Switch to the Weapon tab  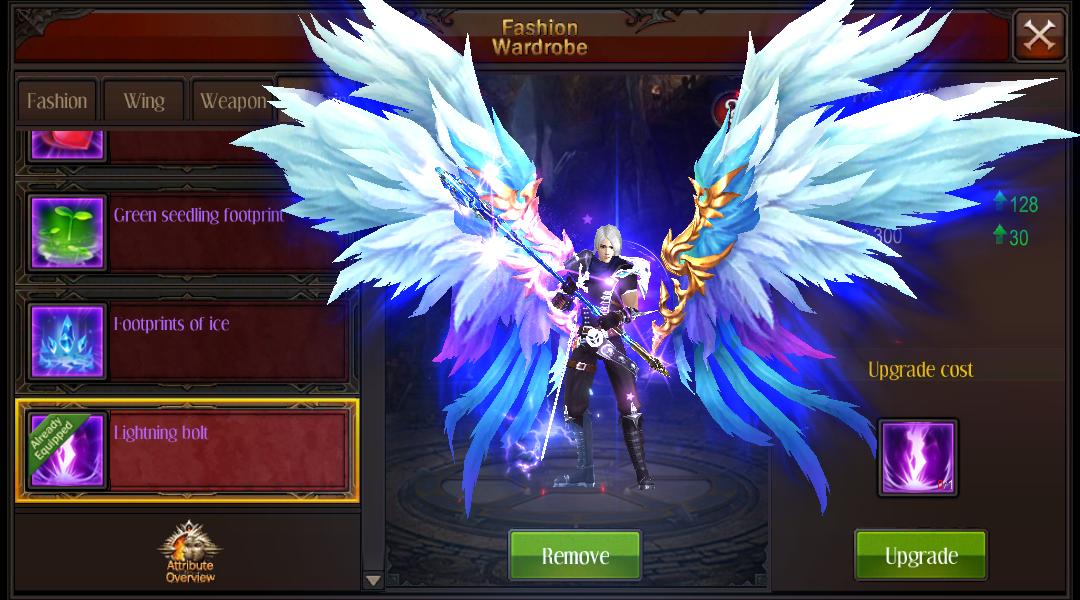tap(232, 101)
